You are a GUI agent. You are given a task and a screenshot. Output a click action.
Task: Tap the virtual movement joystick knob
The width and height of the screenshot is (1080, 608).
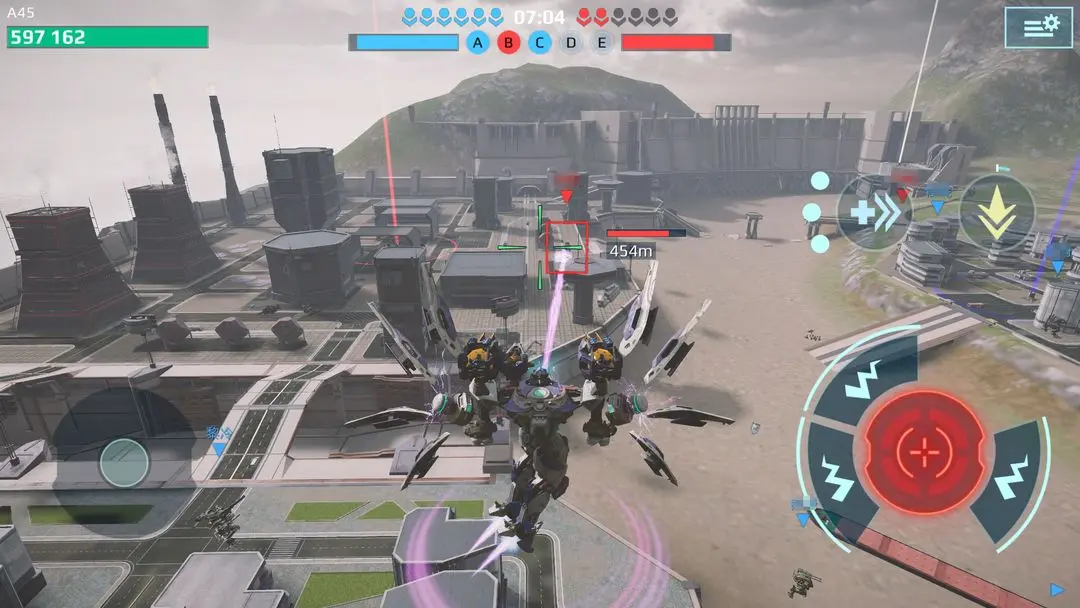[125, 463]
